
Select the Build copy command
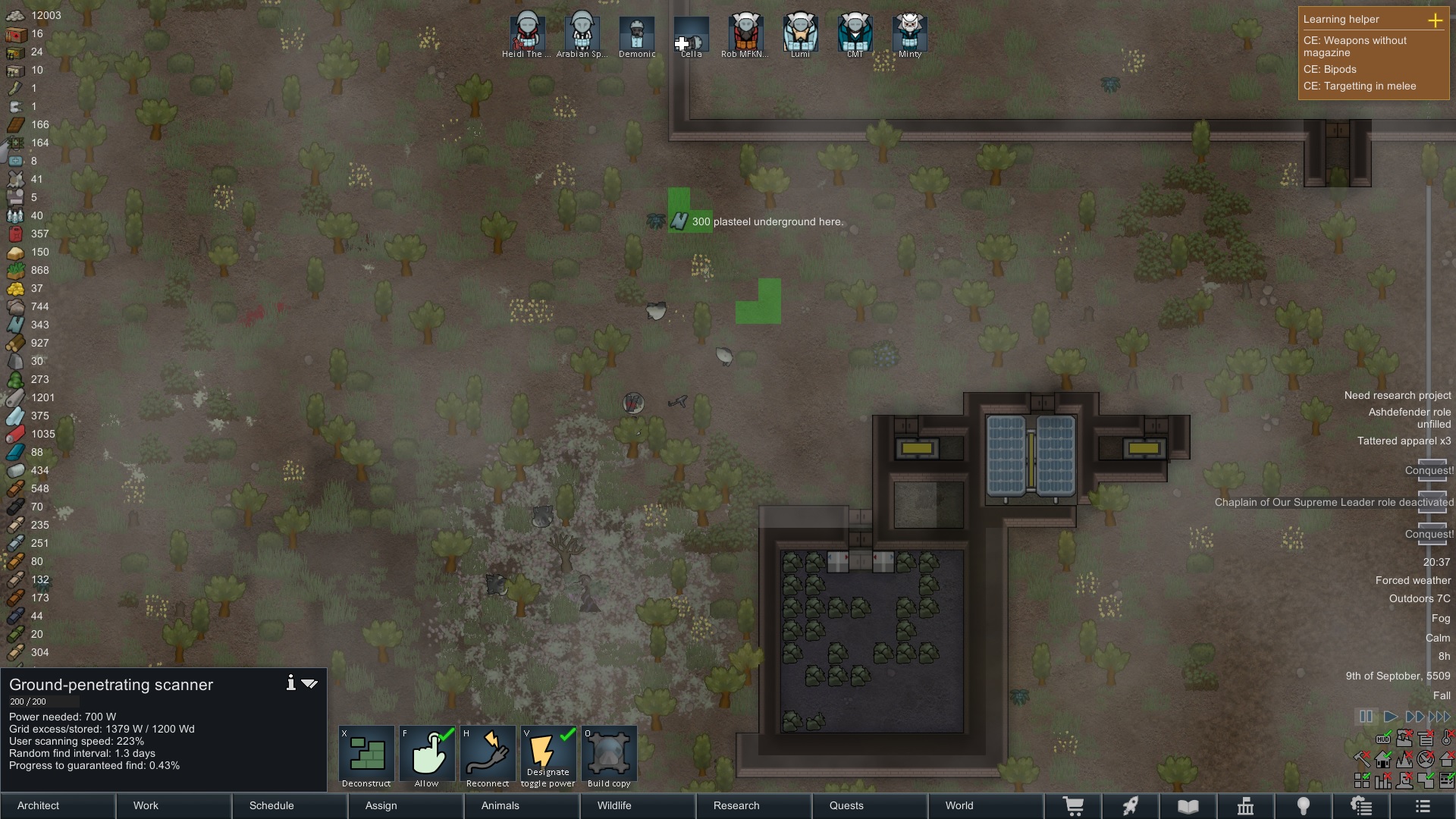tap(610, 755)
